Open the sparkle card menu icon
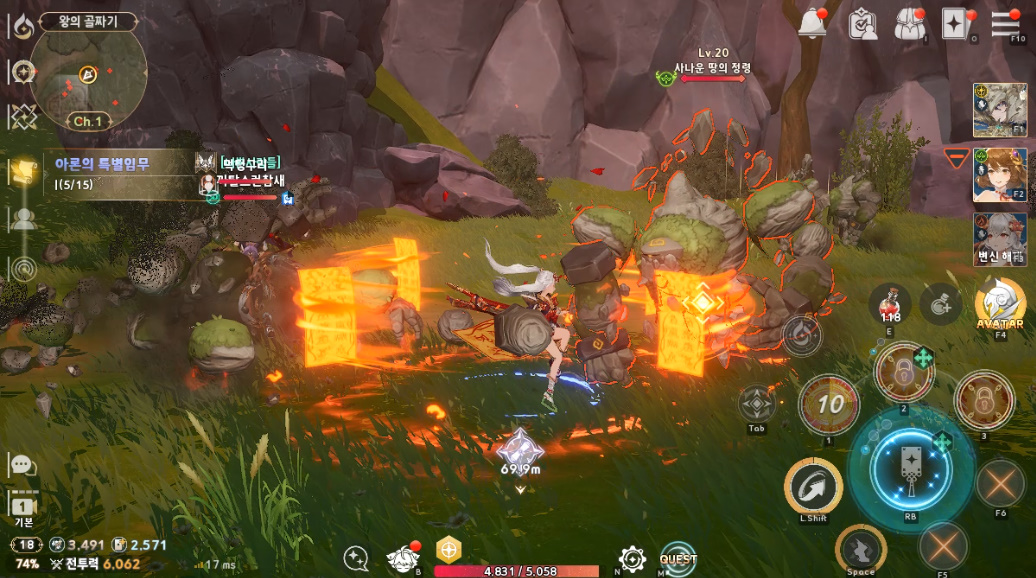Image resolution: width=1036 pixels, height=578 pixels. (x=957, y=23)
